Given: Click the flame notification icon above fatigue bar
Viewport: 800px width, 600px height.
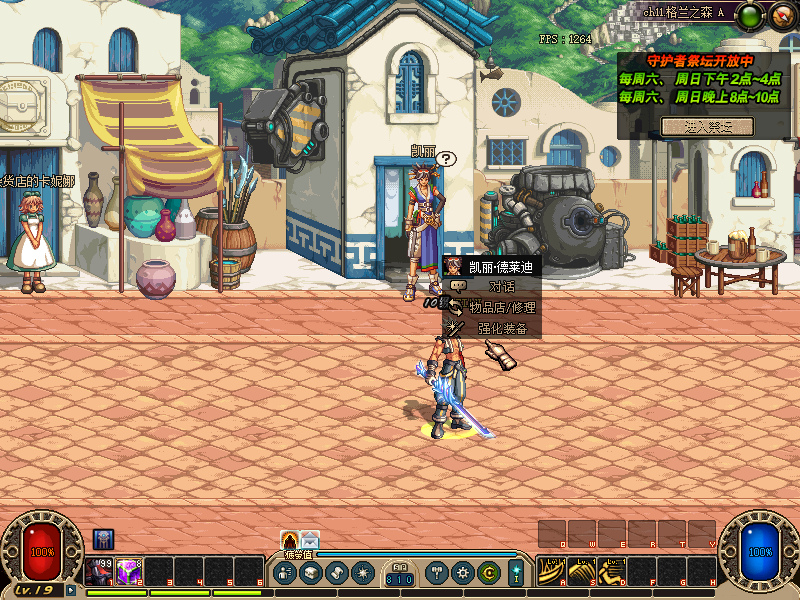Looking at the screenshot, I should [x=290, y=540].
